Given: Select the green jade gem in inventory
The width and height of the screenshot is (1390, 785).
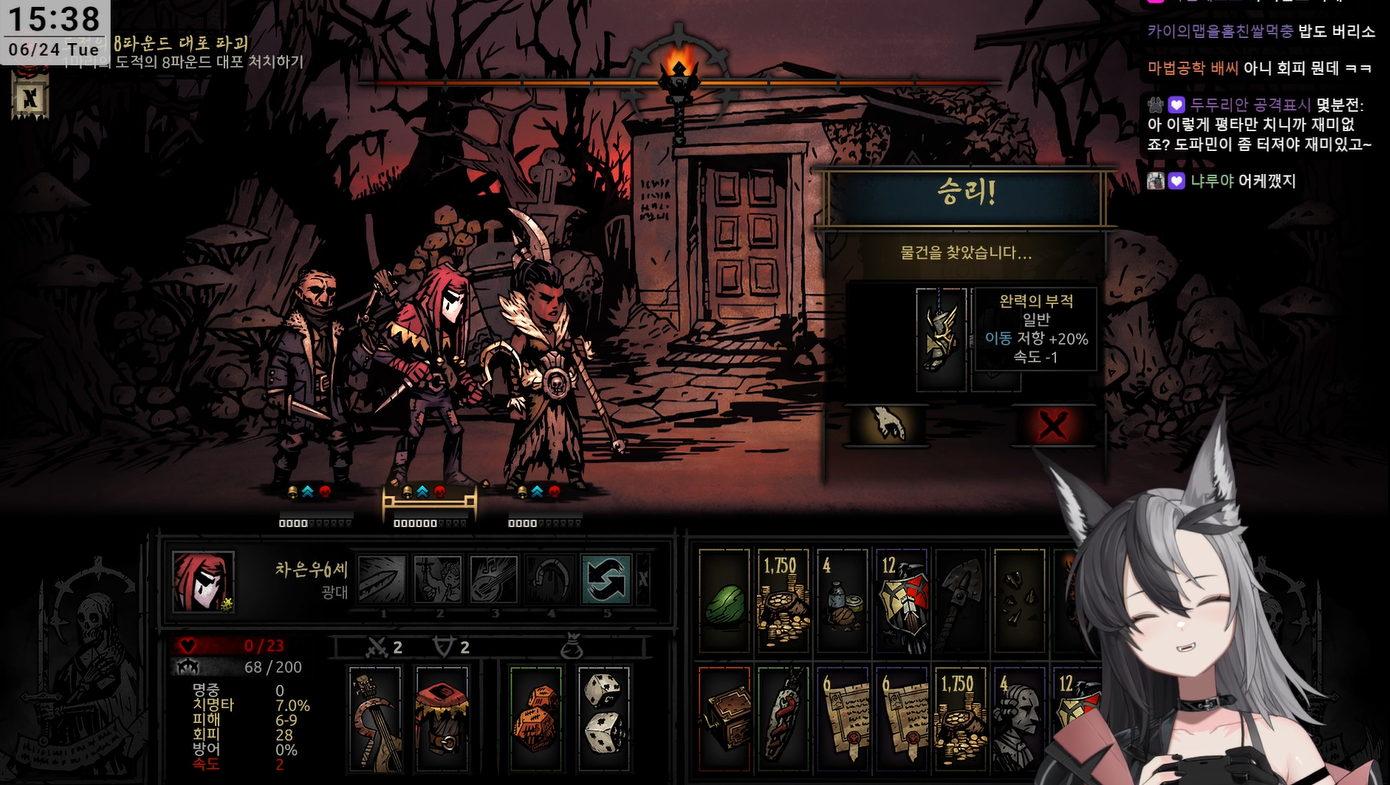Looking at the screenshot, I should coord(724,601).
